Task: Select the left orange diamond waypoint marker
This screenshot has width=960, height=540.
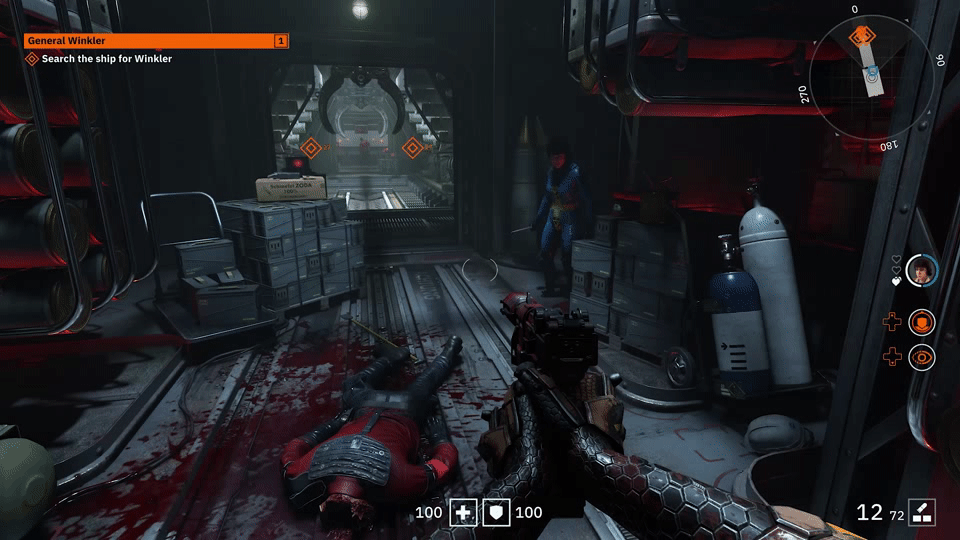Action: coord(310,149)
